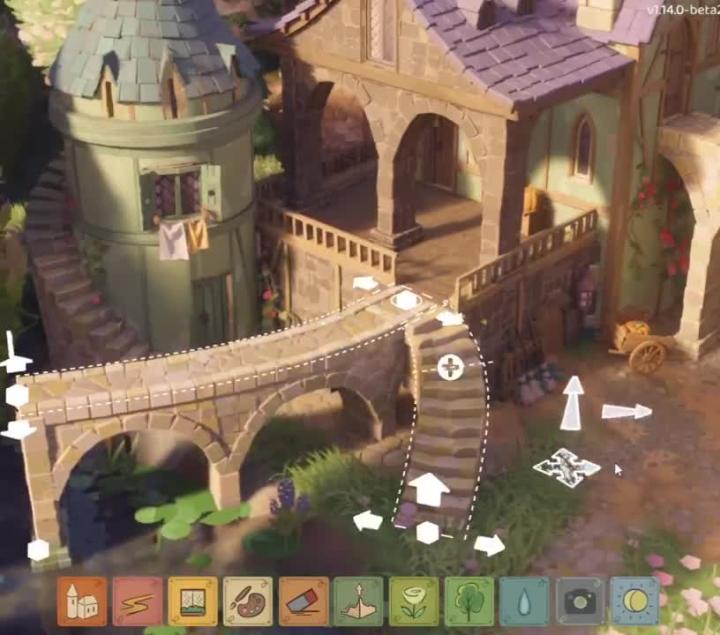Activate the eraser tool
The image size is (720, 635).
click(x=304, y=601)
